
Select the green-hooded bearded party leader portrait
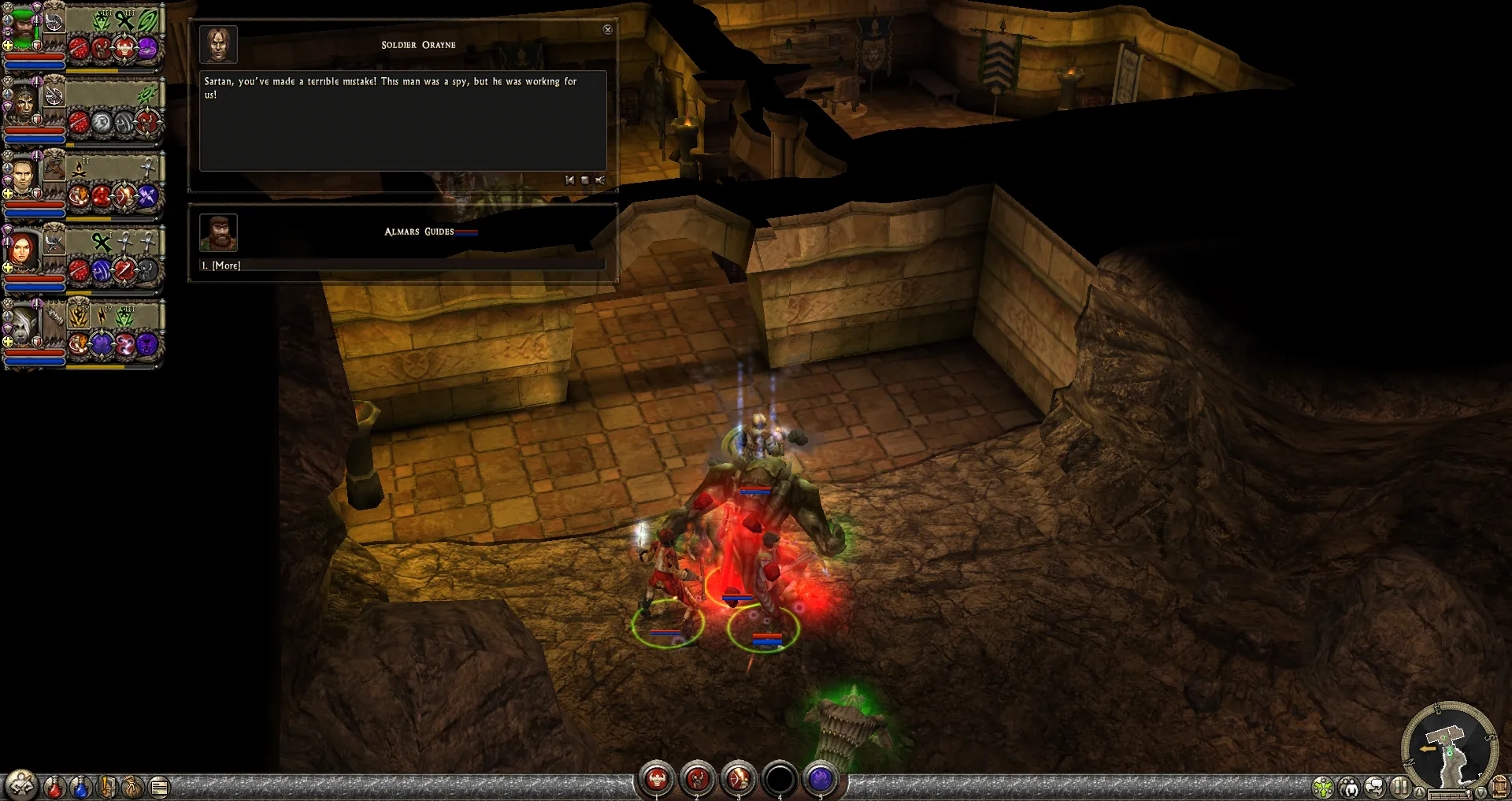click(22, 30)
